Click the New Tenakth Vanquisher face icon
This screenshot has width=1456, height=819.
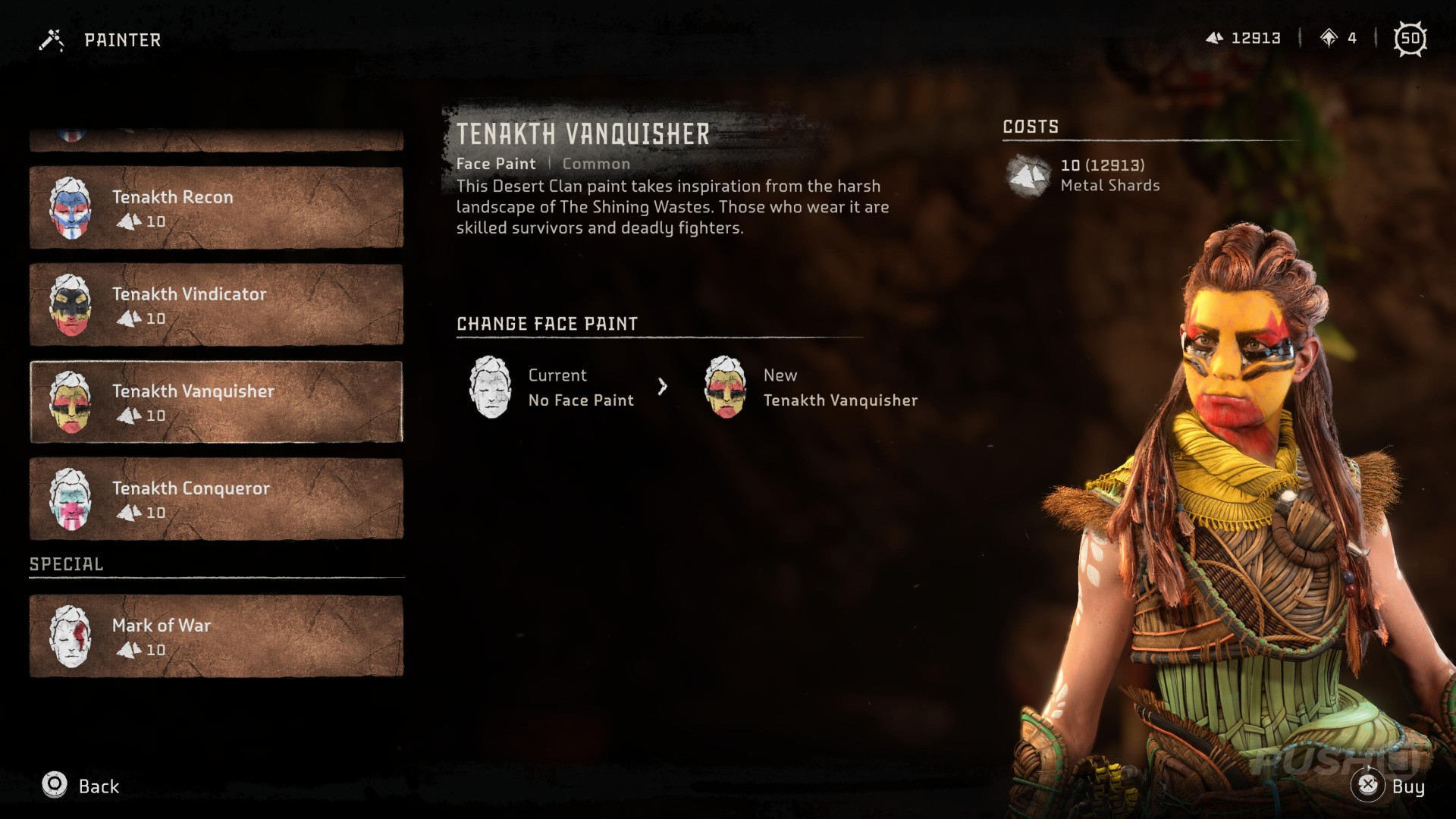pyautogui.click(x=726, y=387)
